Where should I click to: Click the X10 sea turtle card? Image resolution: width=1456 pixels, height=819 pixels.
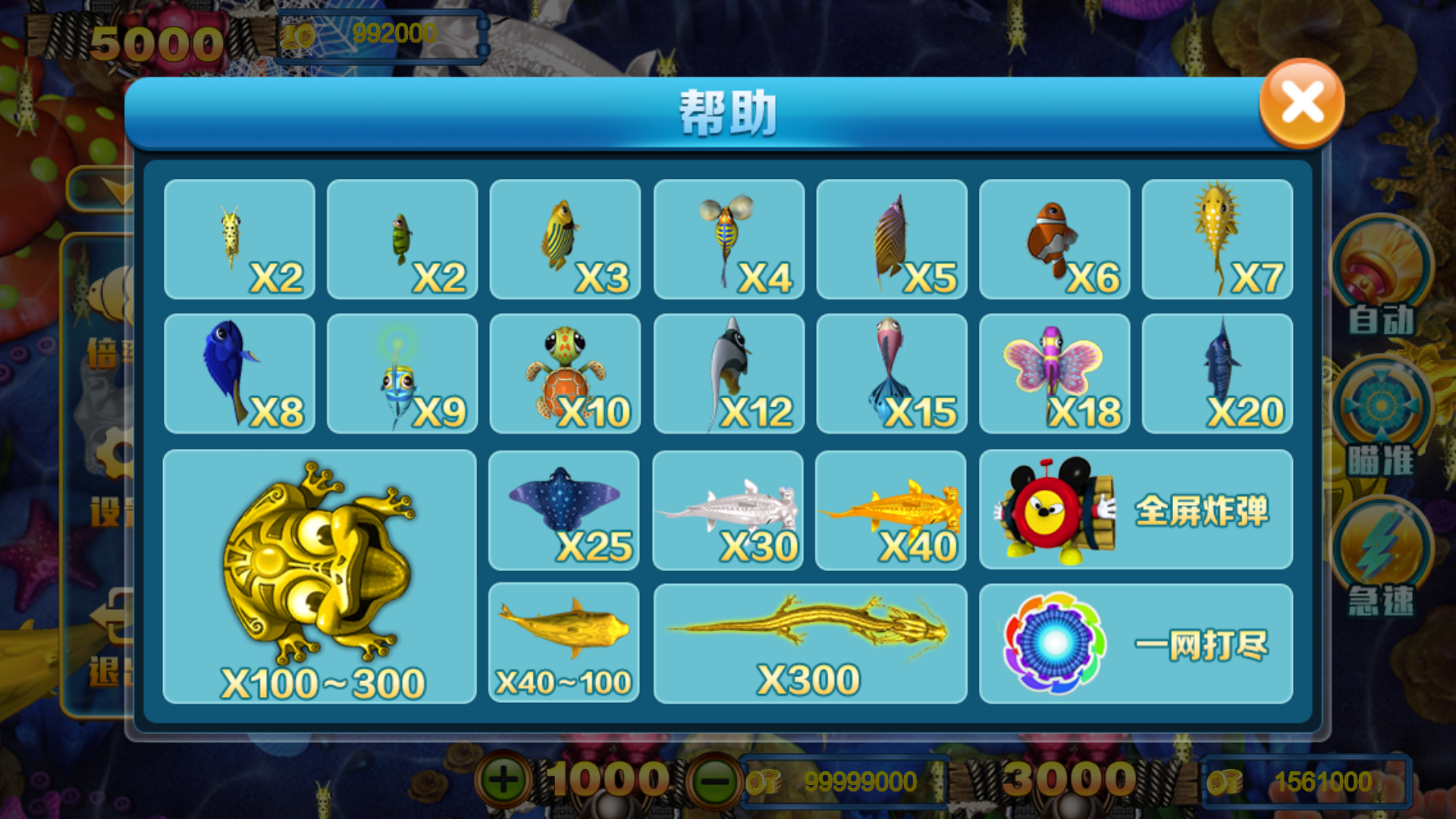tap(564, 373)
